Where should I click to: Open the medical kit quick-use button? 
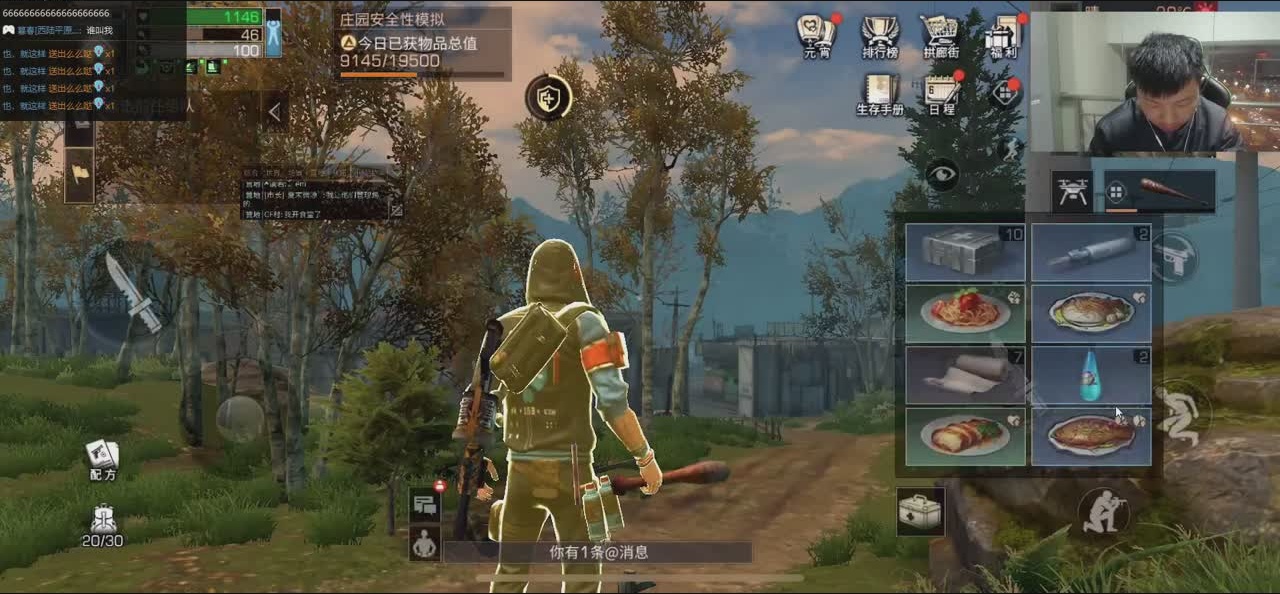pyautogui.click(x=919, y=512)
